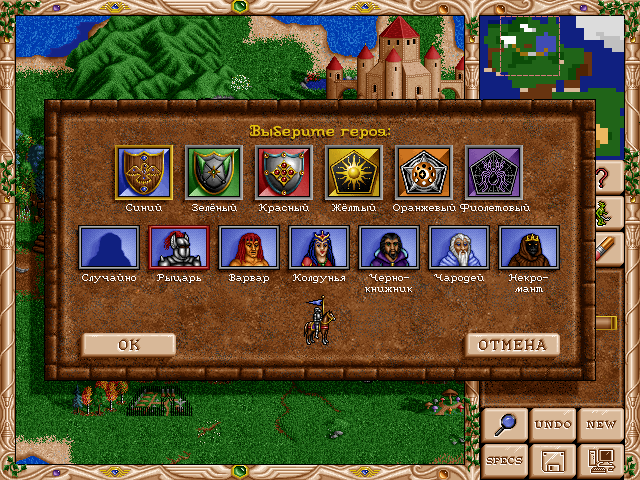Confirm hero choice with OK button
This screenshot has width=640, height=480.
[x=129, y=345]
